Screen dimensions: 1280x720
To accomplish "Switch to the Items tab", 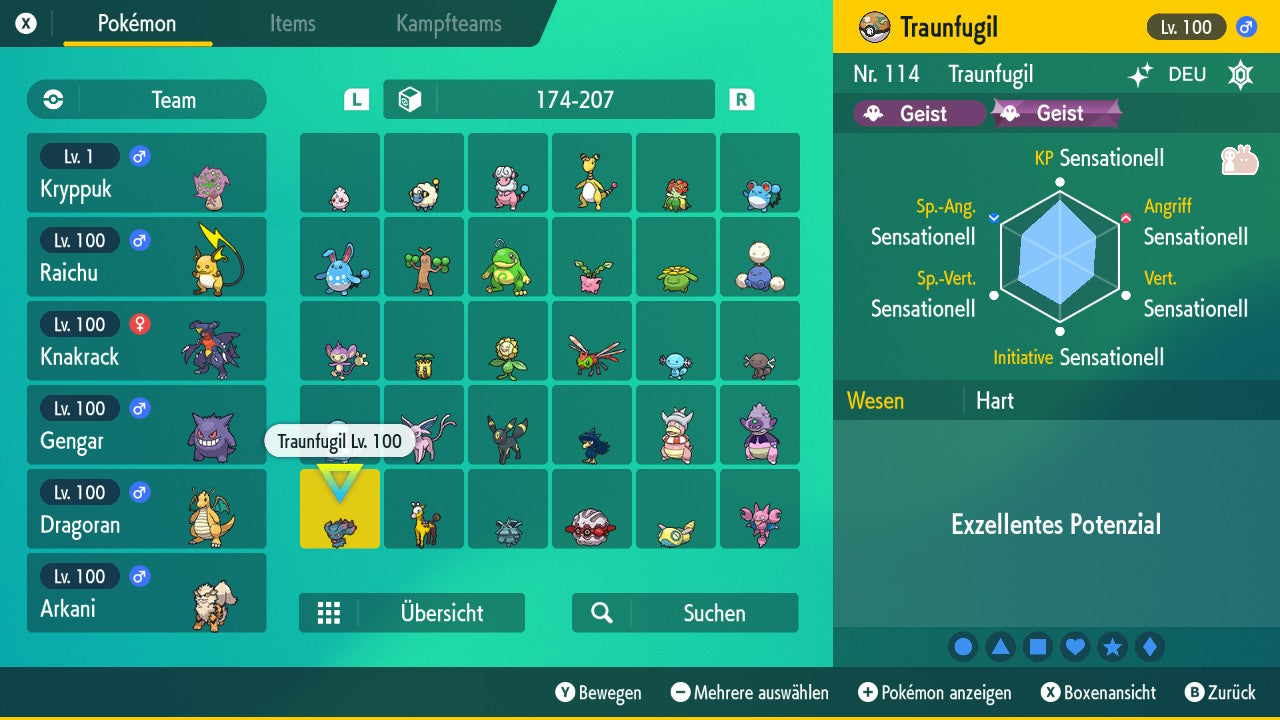I will [x=292, y=24].
